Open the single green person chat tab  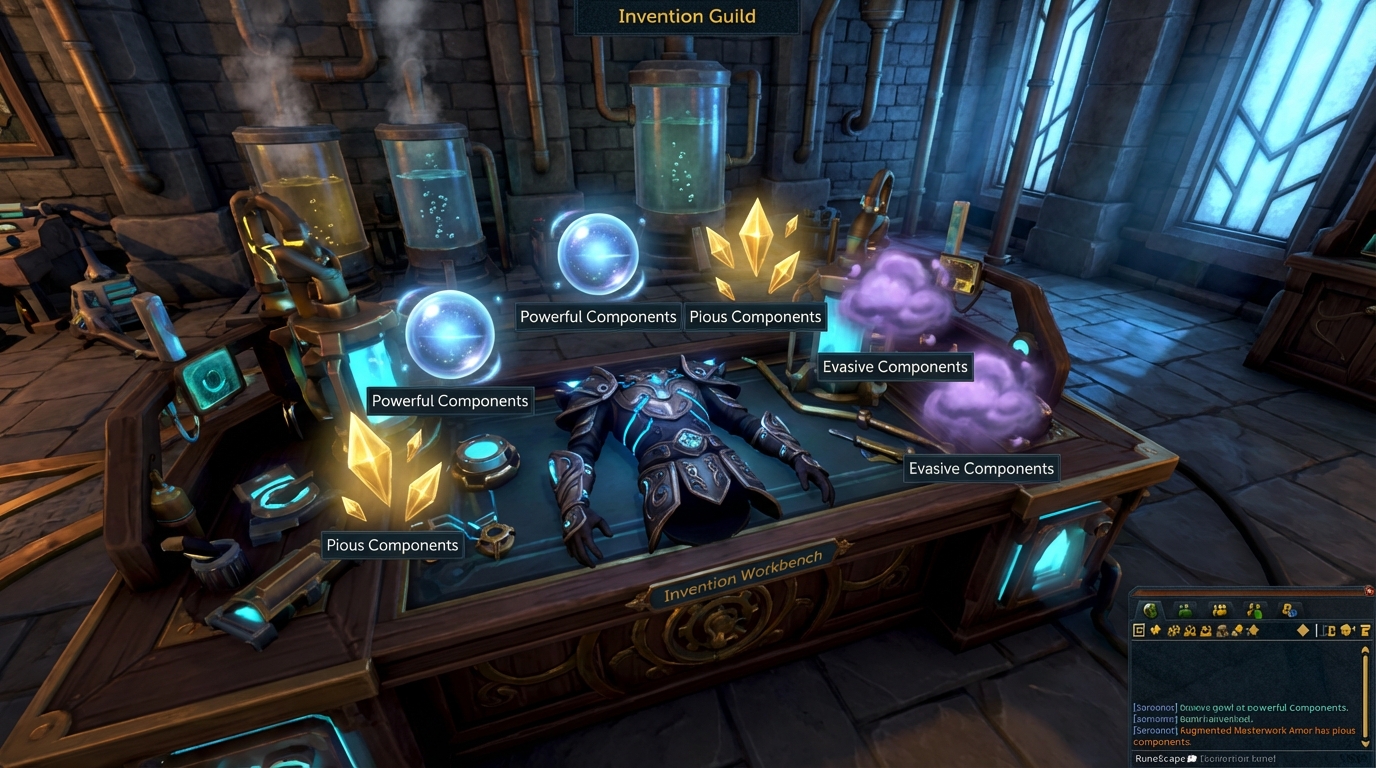point(1185,610)
